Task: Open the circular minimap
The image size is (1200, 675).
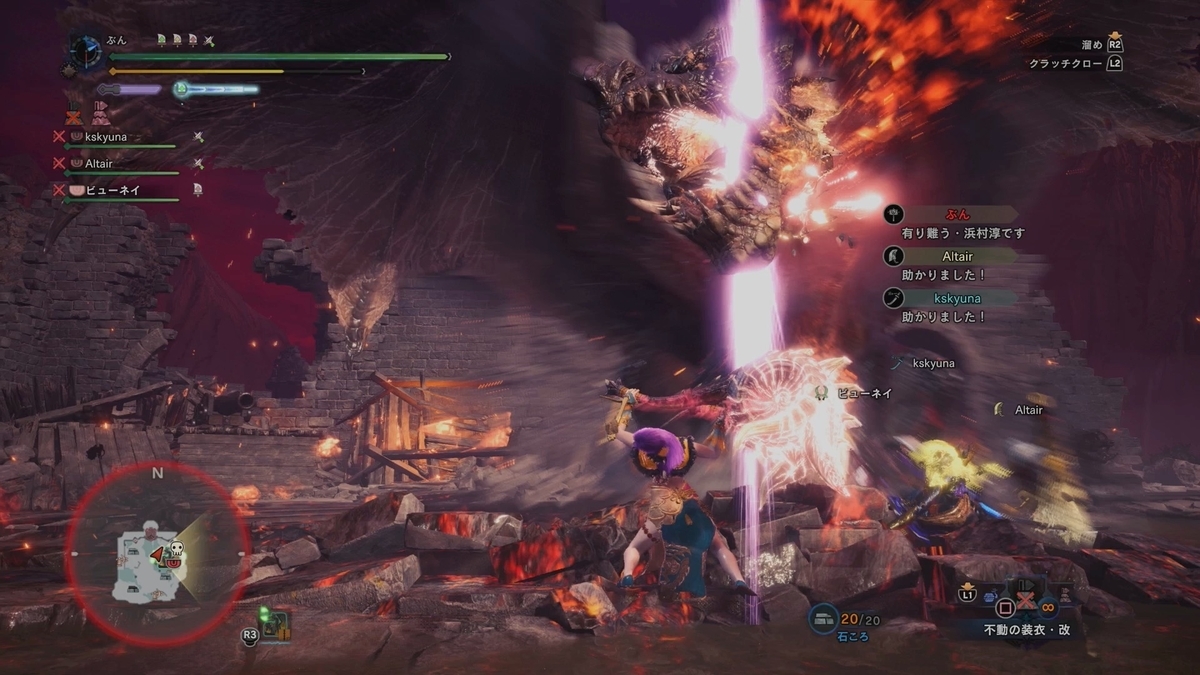Action: pyautogui.click(x=157, y=553)
